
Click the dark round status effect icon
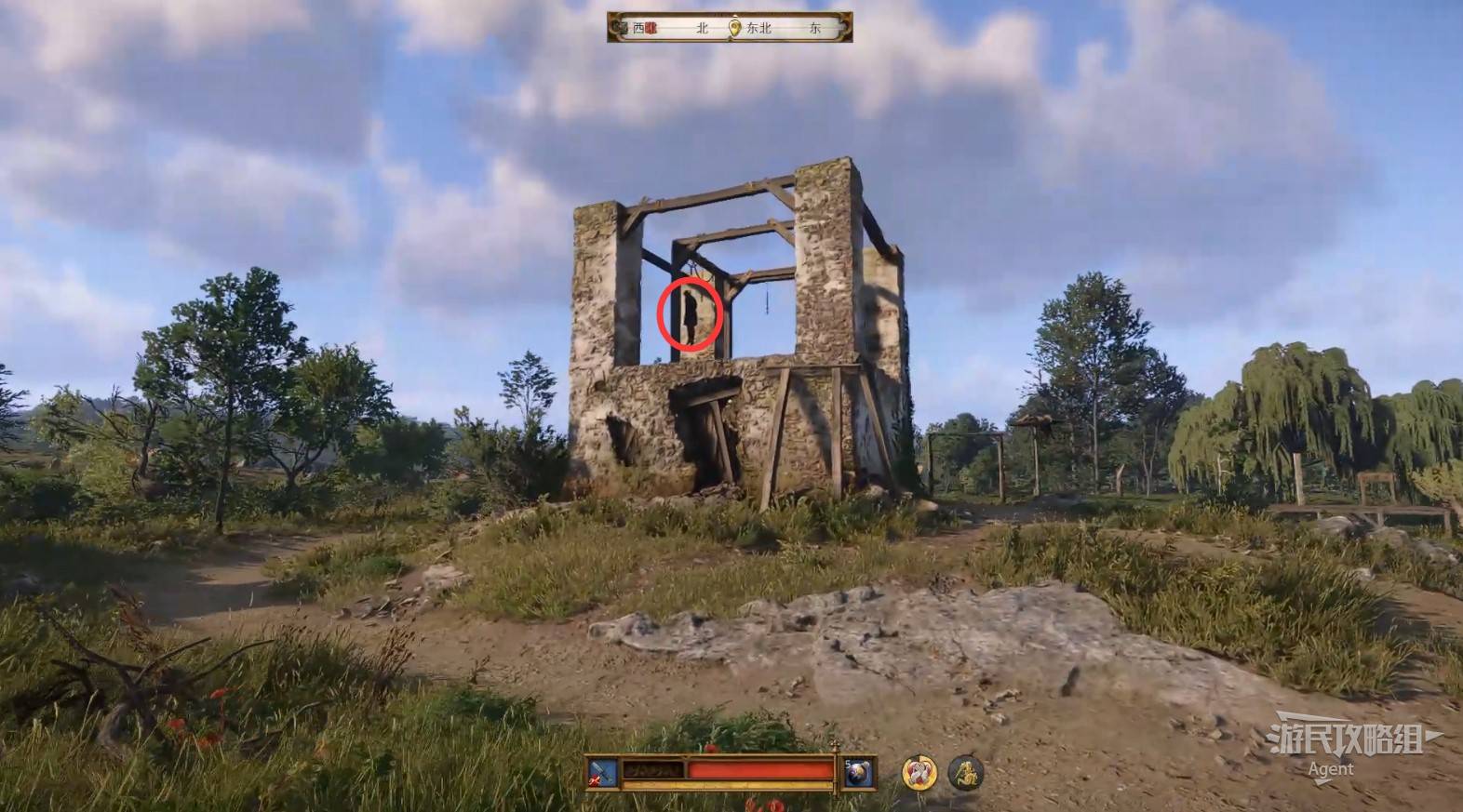[x=965, y=772]
